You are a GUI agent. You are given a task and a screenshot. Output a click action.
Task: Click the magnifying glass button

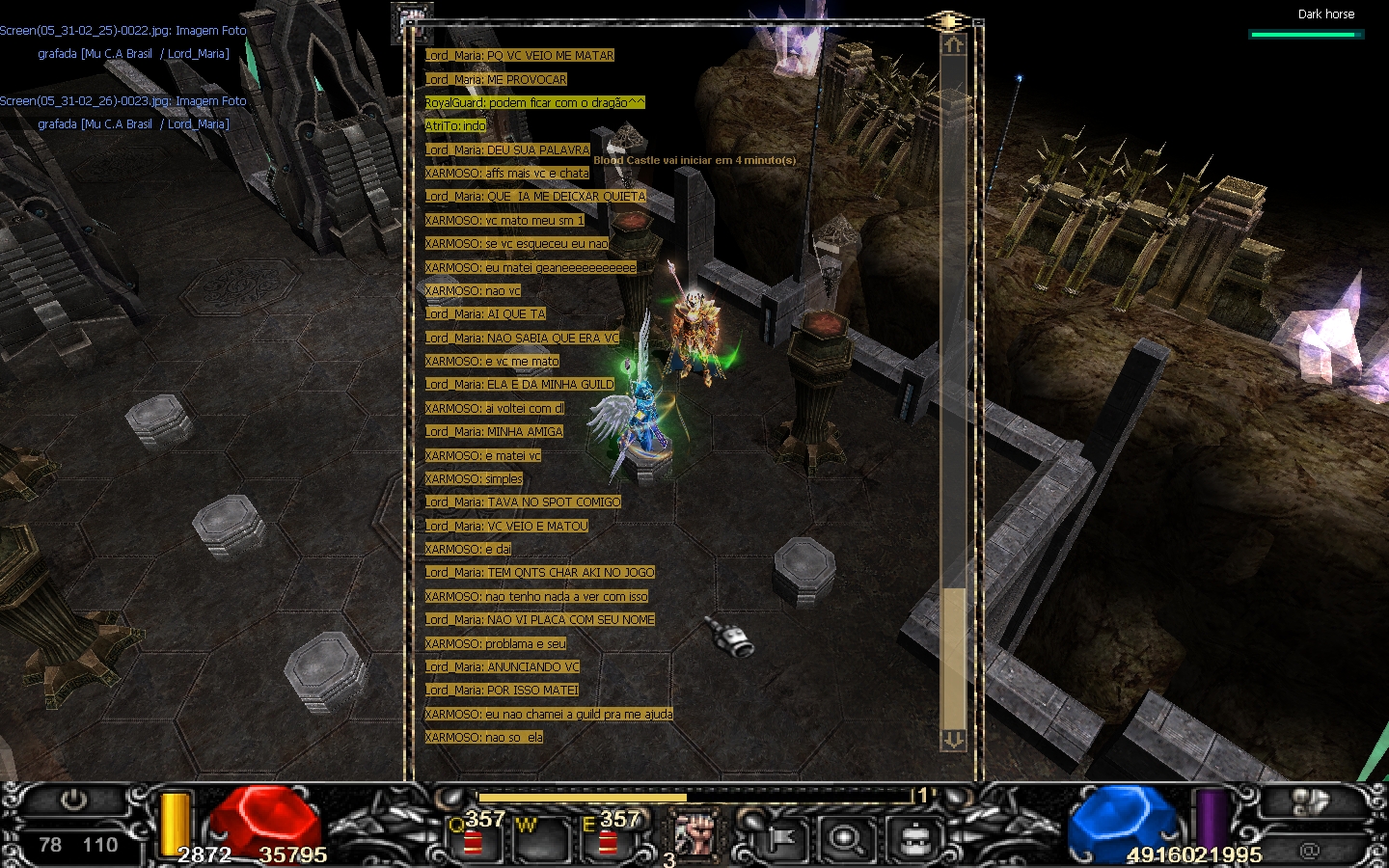point(847,838)
